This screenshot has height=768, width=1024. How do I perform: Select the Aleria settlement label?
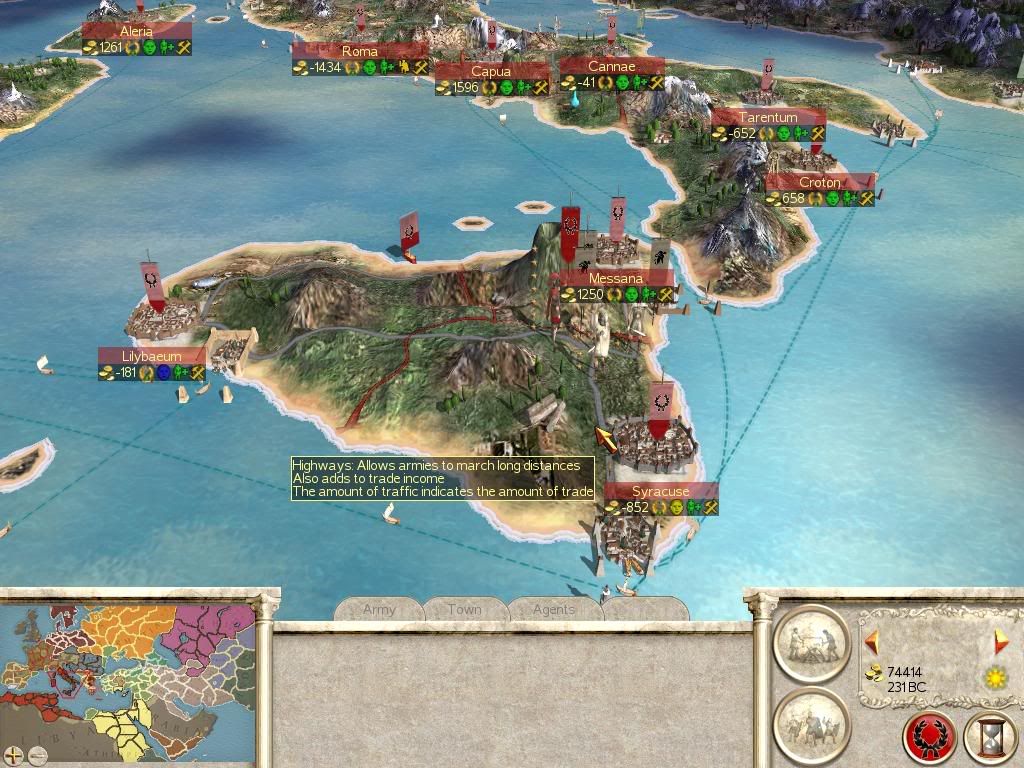[136, 32]
